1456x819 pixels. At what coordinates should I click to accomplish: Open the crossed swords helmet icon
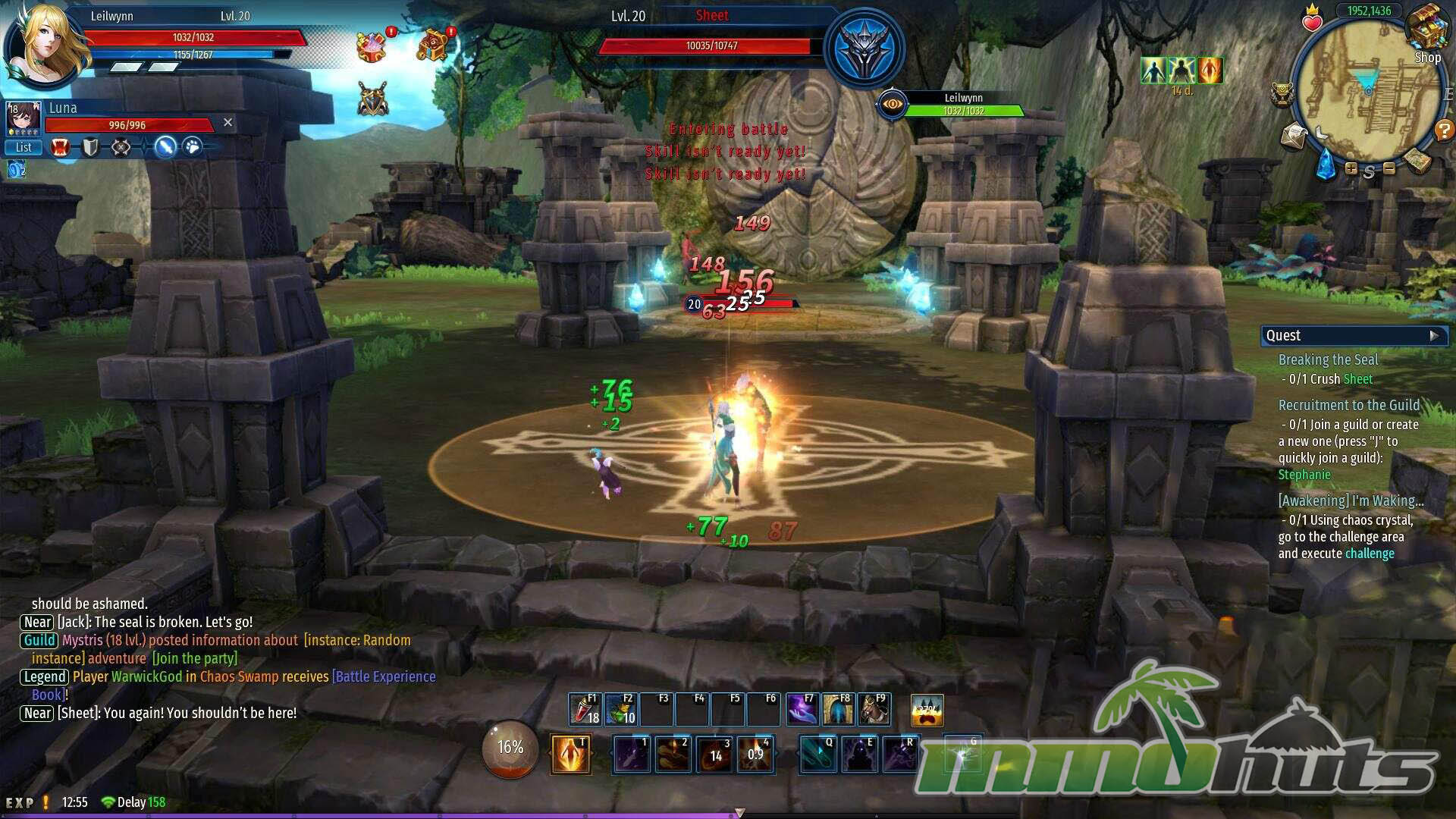pyautogui.click(x=372, y=99)
